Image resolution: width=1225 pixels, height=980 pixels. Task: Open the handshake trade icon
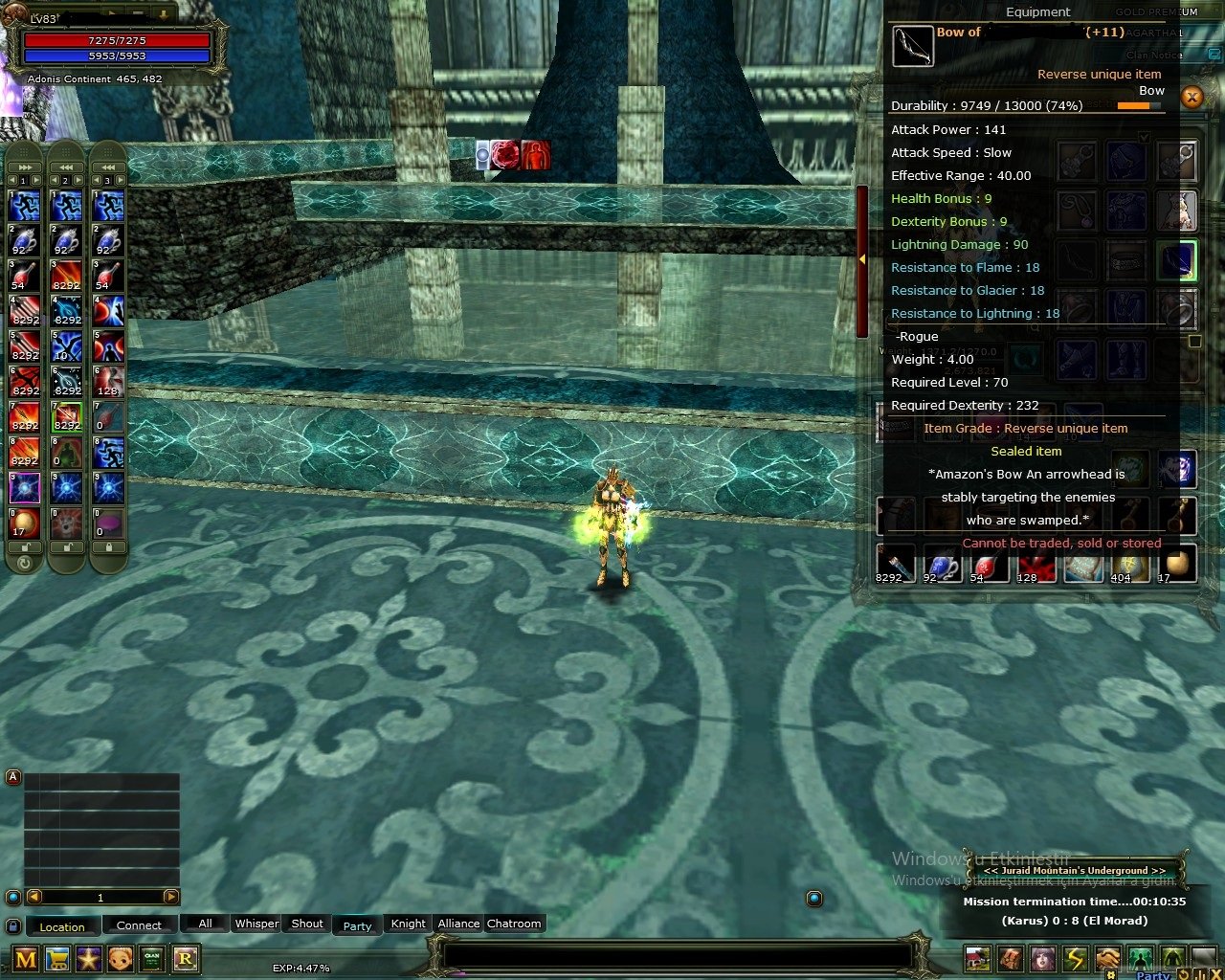(1108, 959)
